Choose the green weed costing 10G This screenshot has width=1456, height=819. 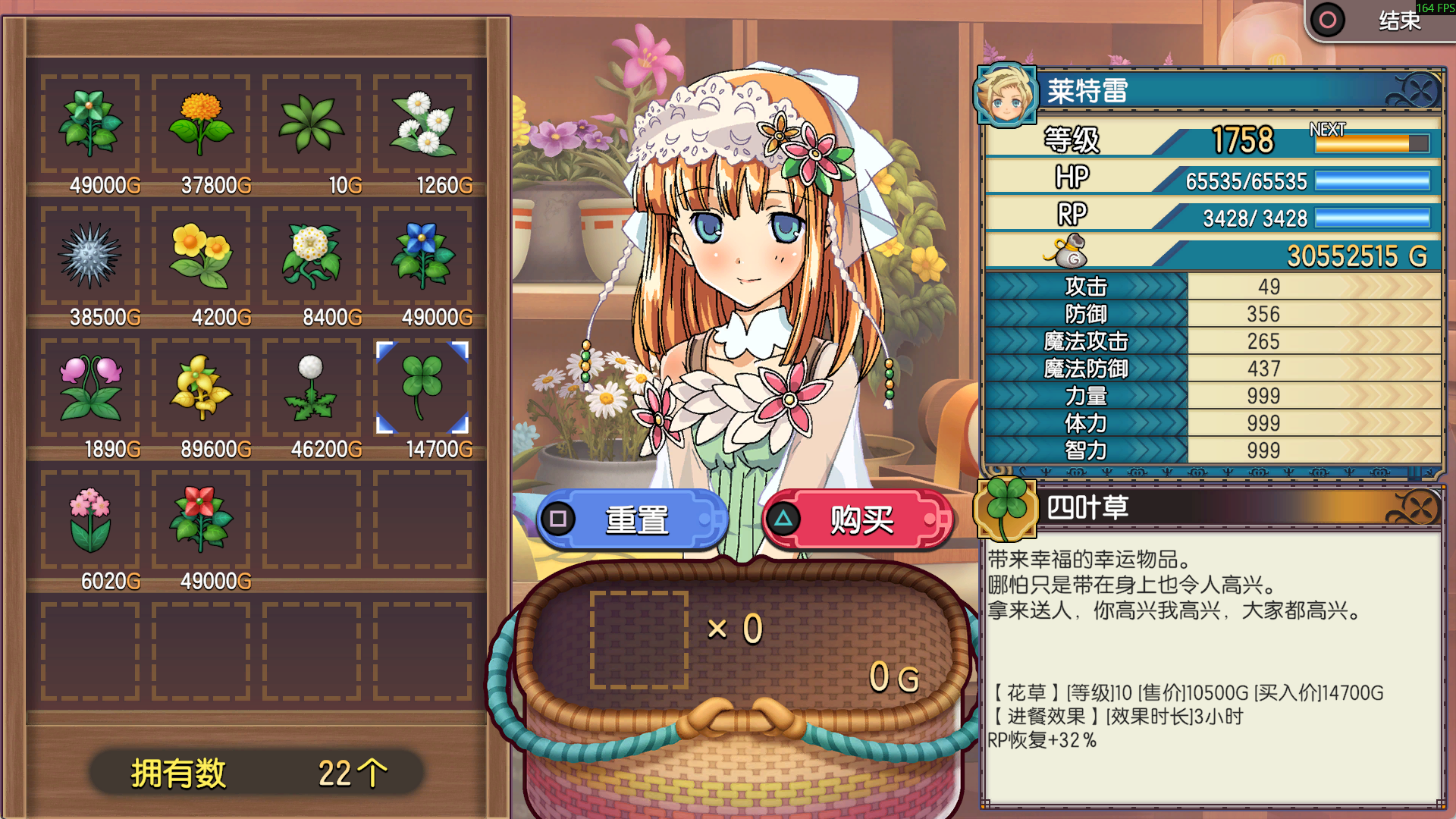click(312, 124)
